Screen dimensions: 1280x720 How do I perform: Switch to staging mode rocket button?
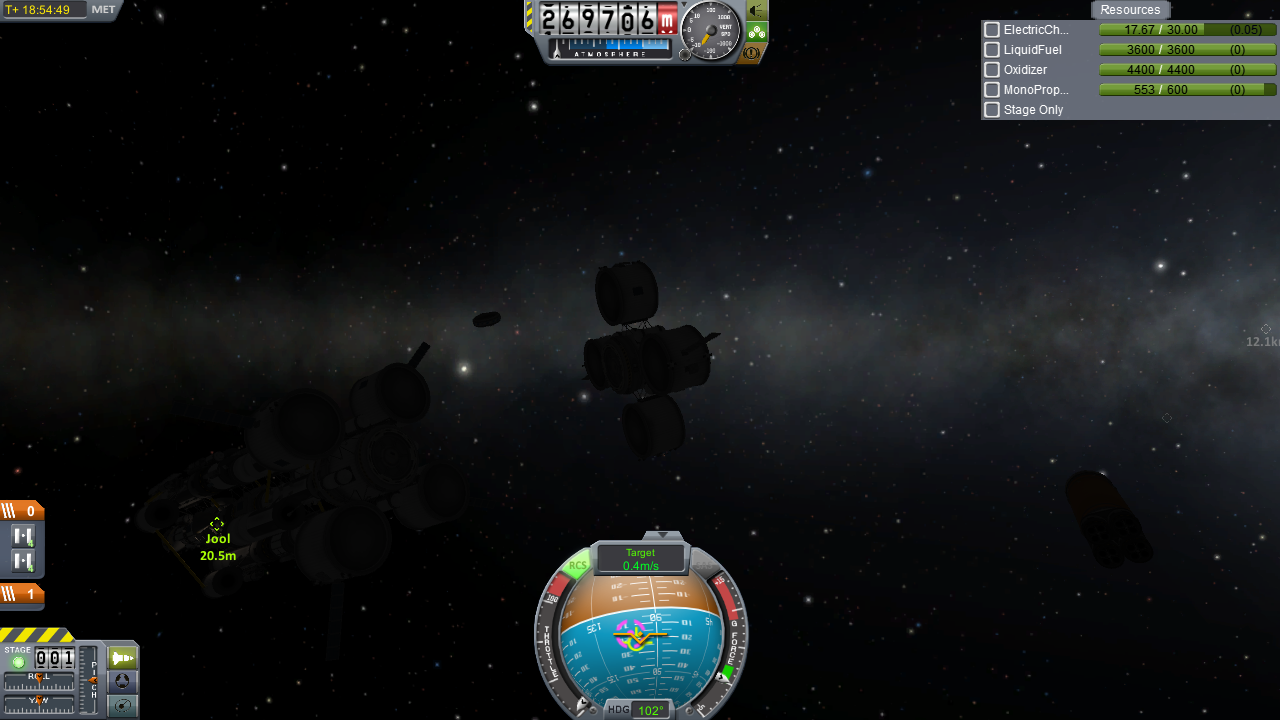pyautogui.click(x=122, y=658)
